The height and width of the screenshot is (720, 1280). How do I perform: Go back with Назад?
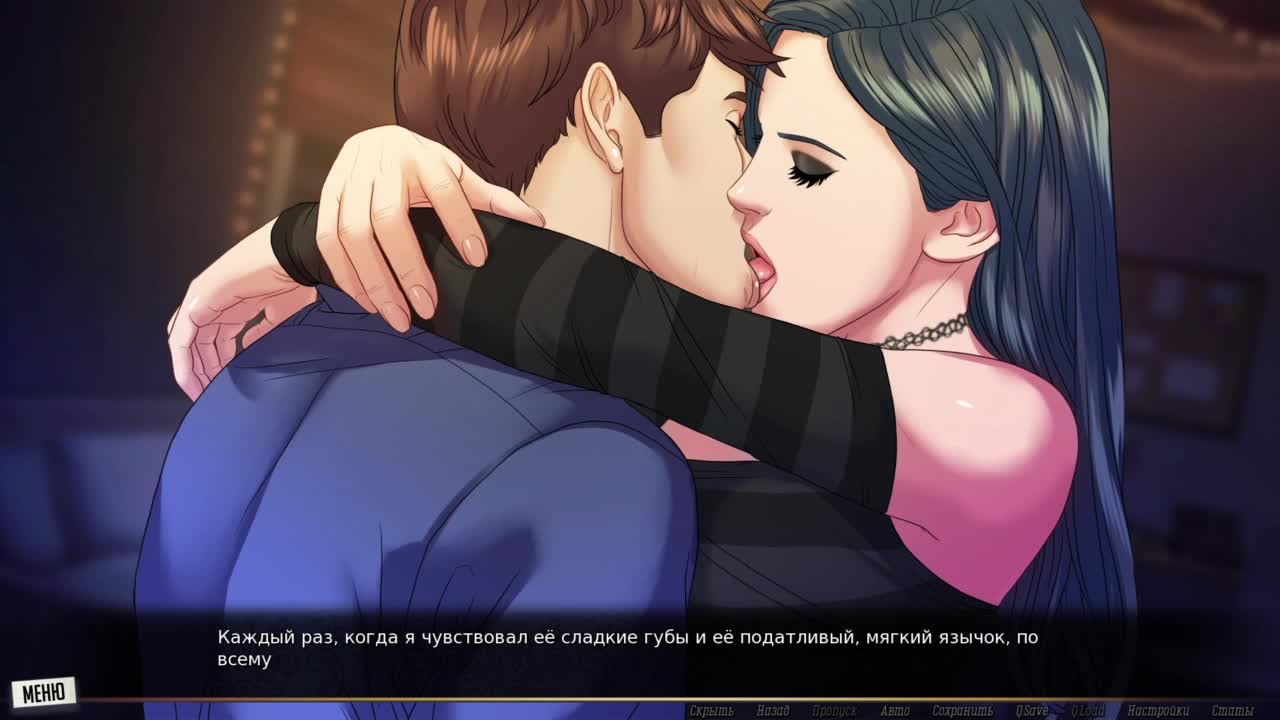[773, 711]
